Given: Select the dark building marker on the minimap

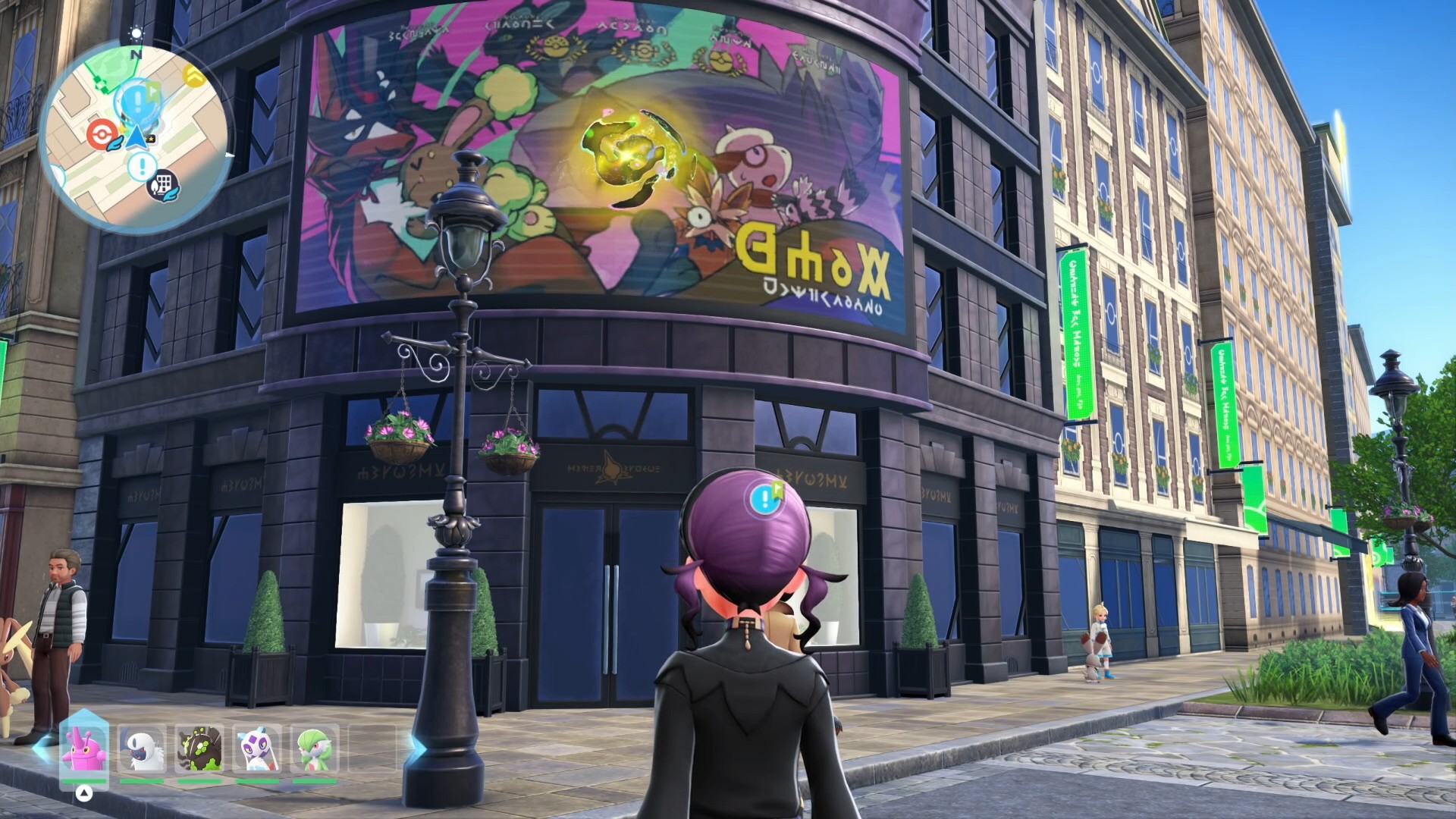Looking at the screenshot, I should [163, 184].
